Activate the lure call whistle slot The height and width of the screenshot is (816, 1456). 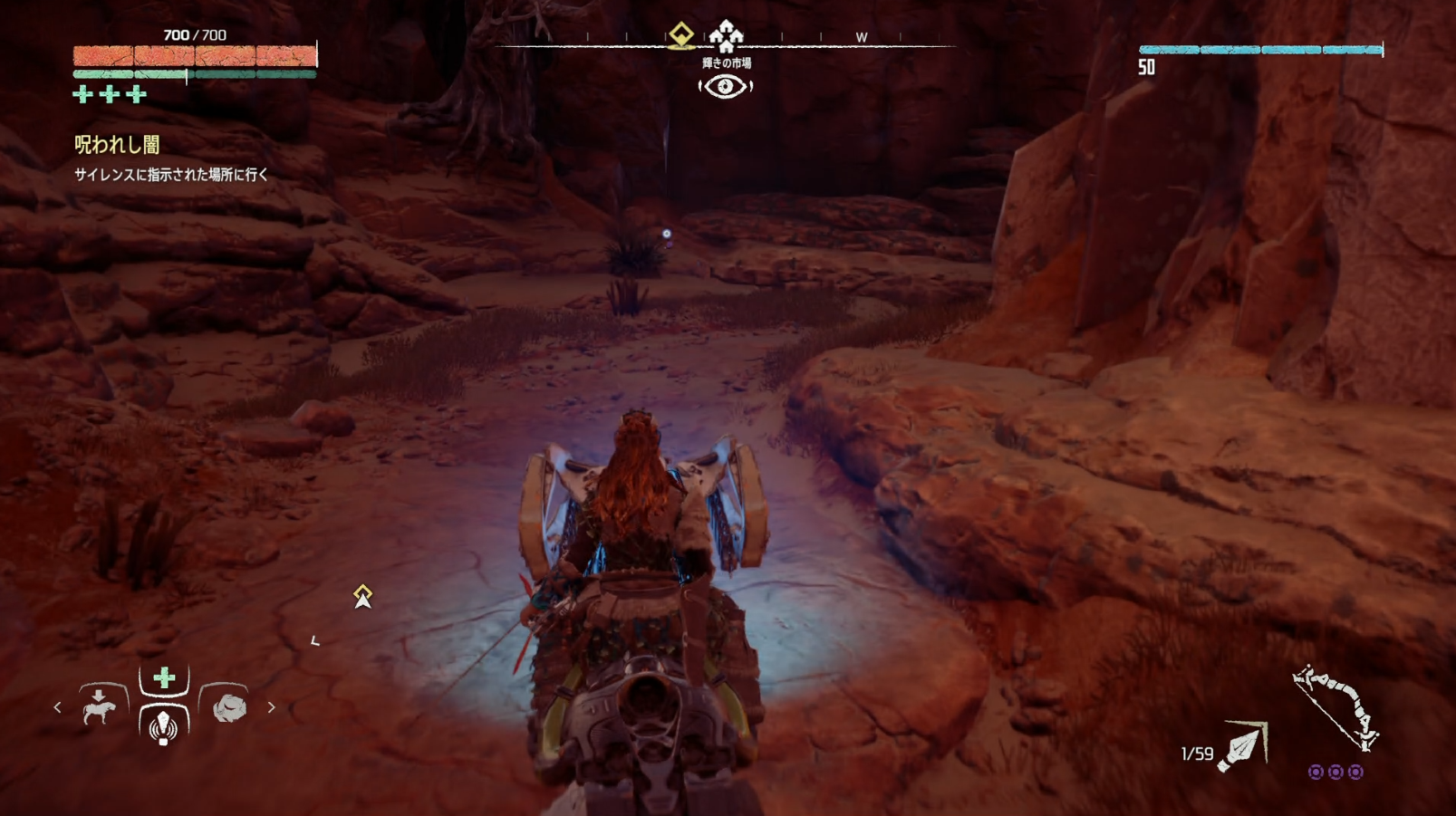[163, 726]
